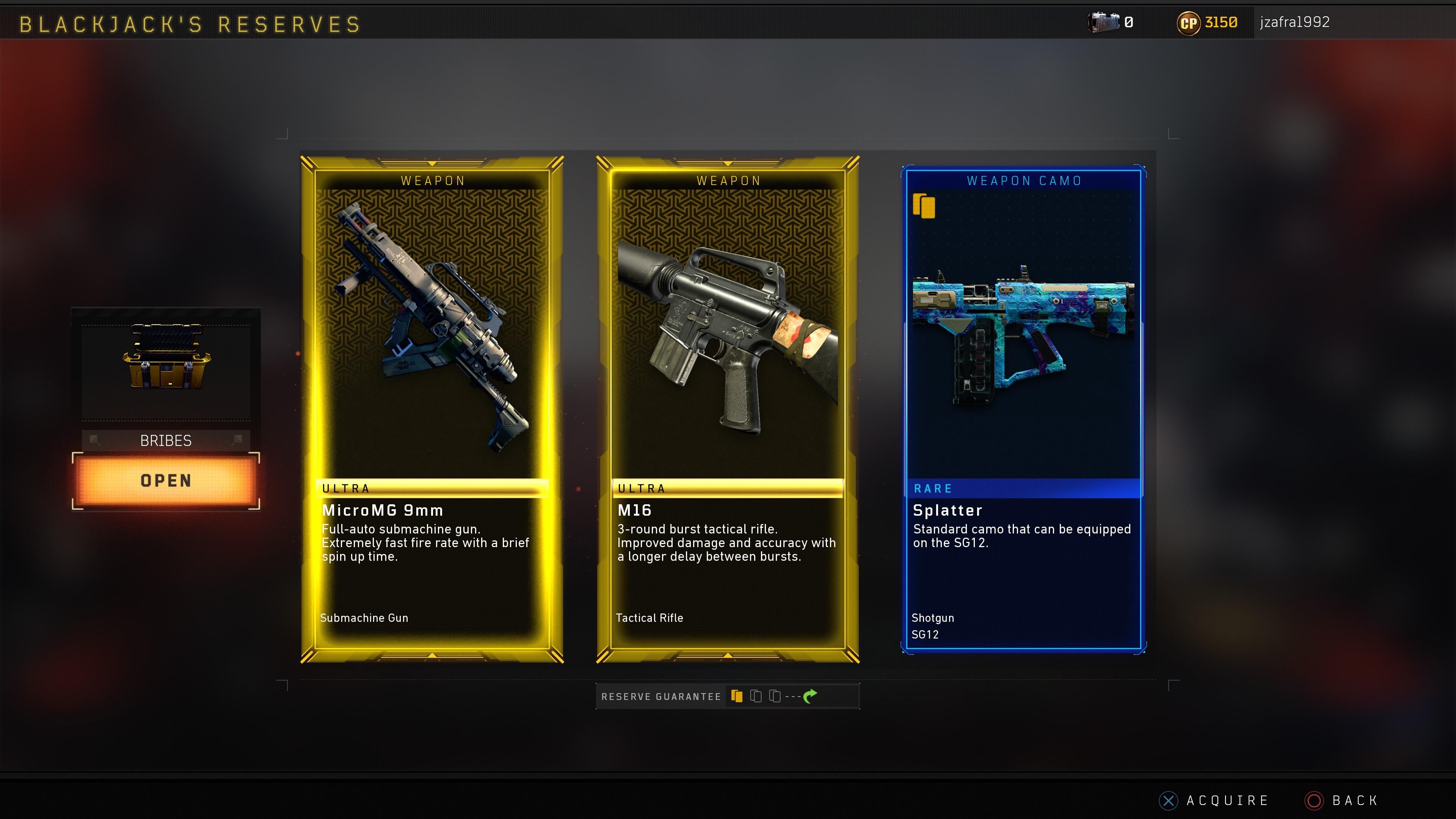Show the Reserve Guarantee progress details
The width and height of the screenshot is (1456, 819).
(x=728, y=697)
